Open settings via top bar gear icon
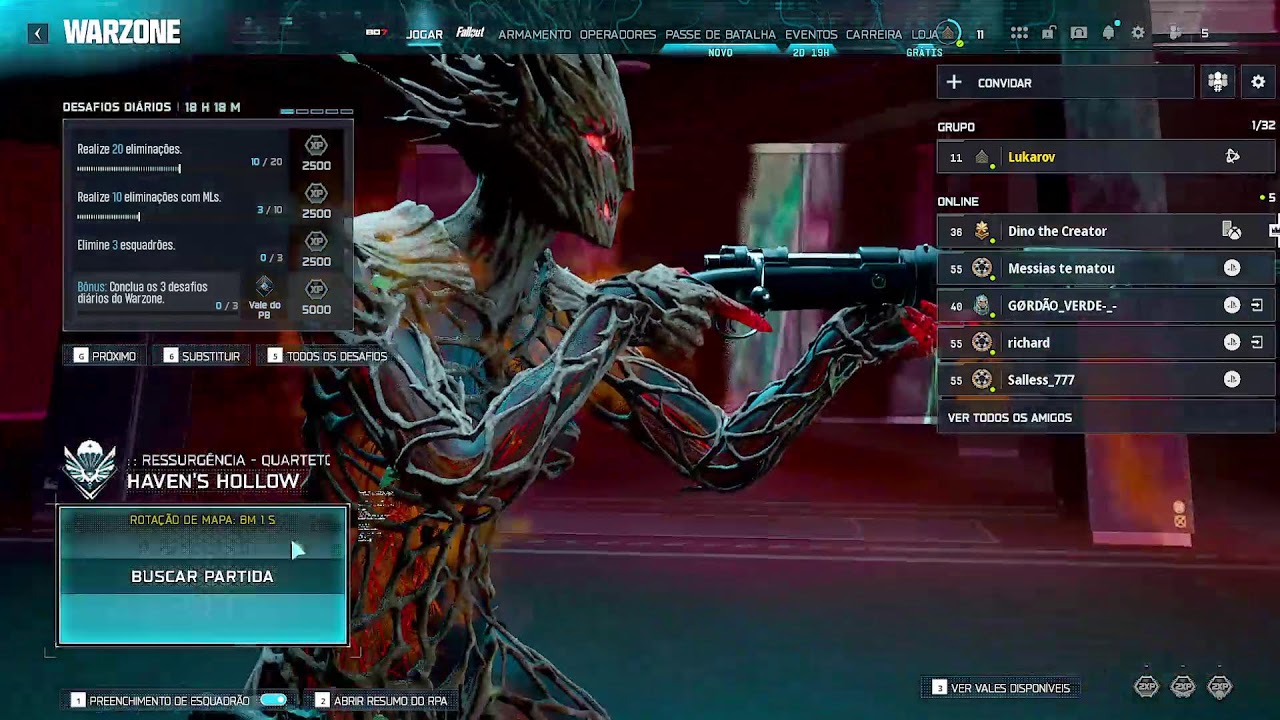 (x=1138, y=33)
